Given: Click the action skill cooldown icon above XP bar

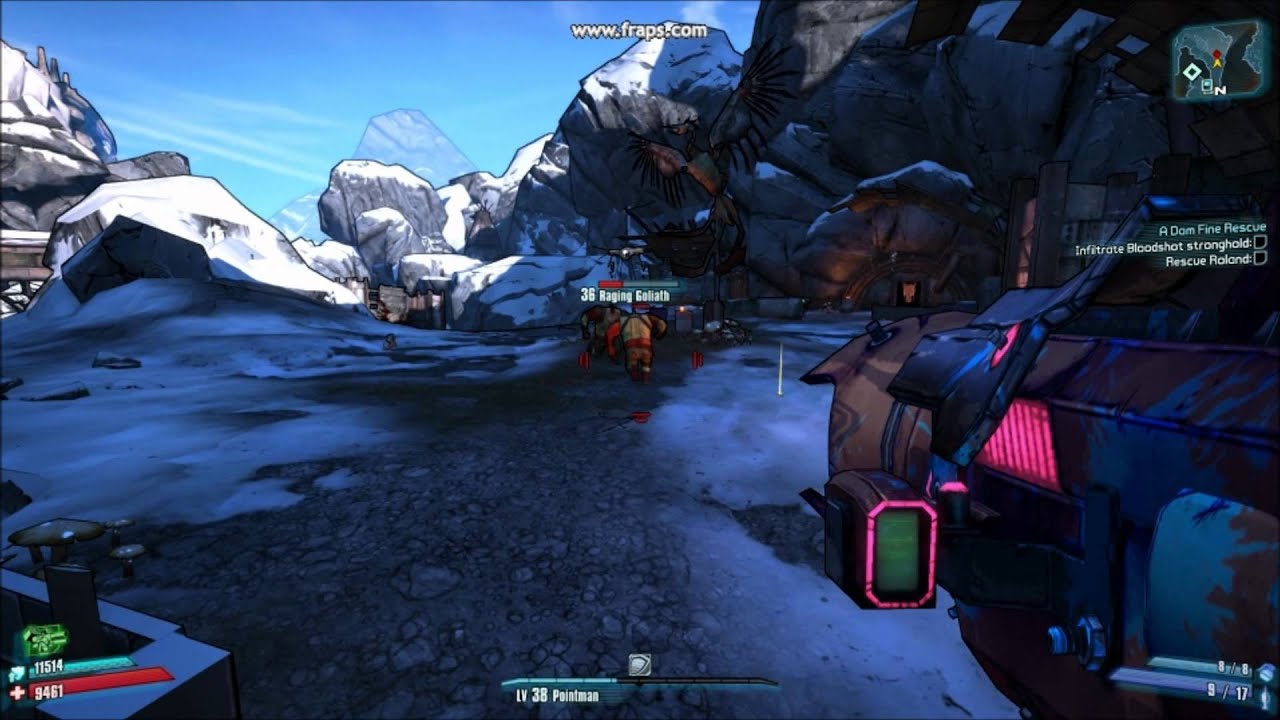Looking at the screenshot, I should point(640,664).
